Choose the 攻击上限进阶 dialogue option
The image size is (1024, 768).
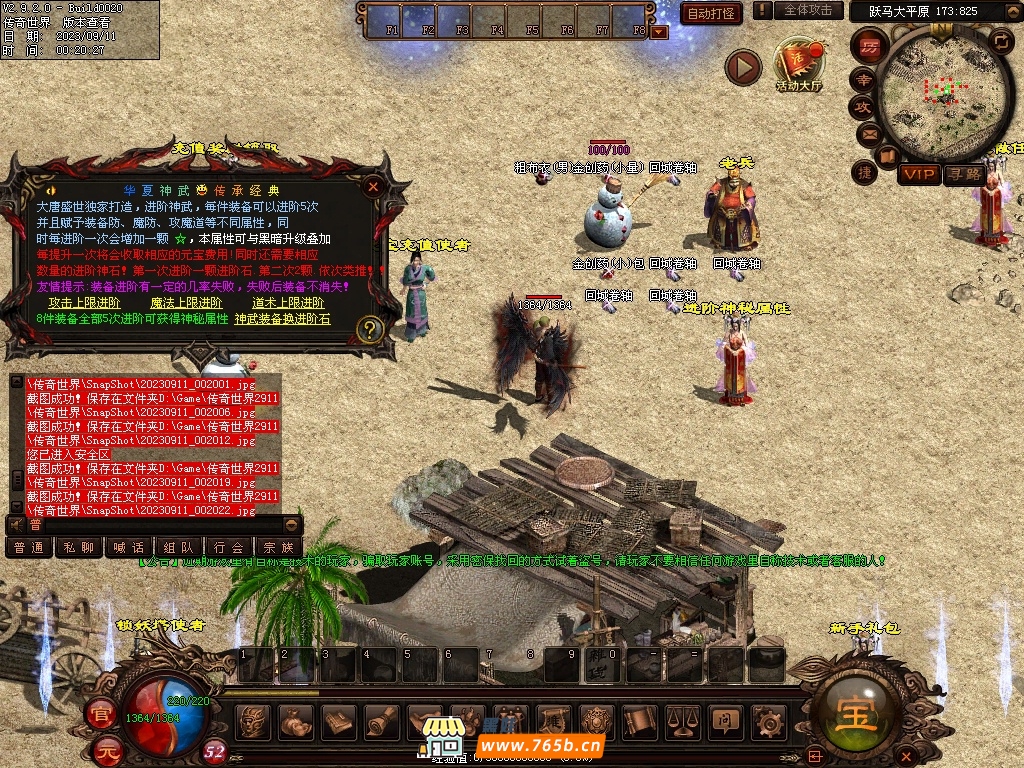[x=85, y=303]
